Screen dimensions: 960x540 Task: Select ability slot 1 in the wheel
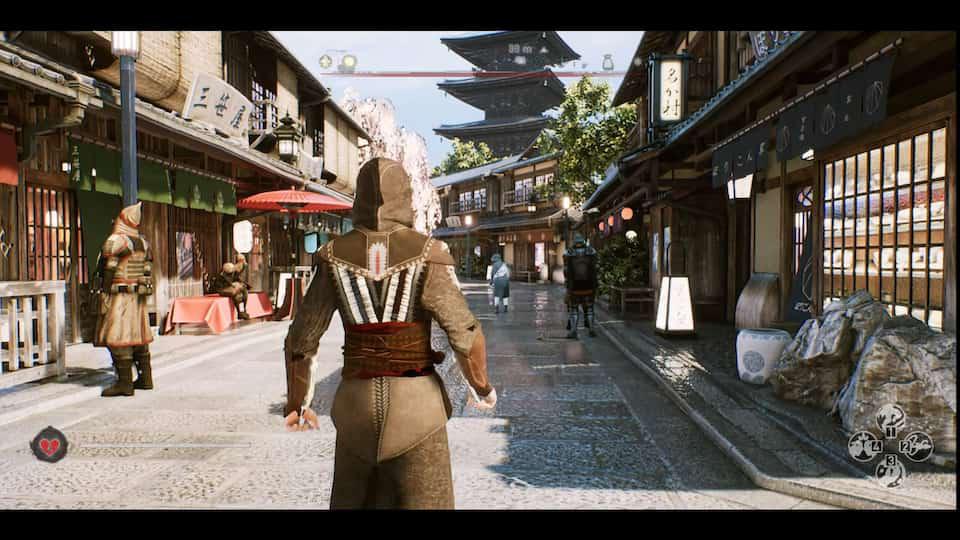tap(890, 418)
